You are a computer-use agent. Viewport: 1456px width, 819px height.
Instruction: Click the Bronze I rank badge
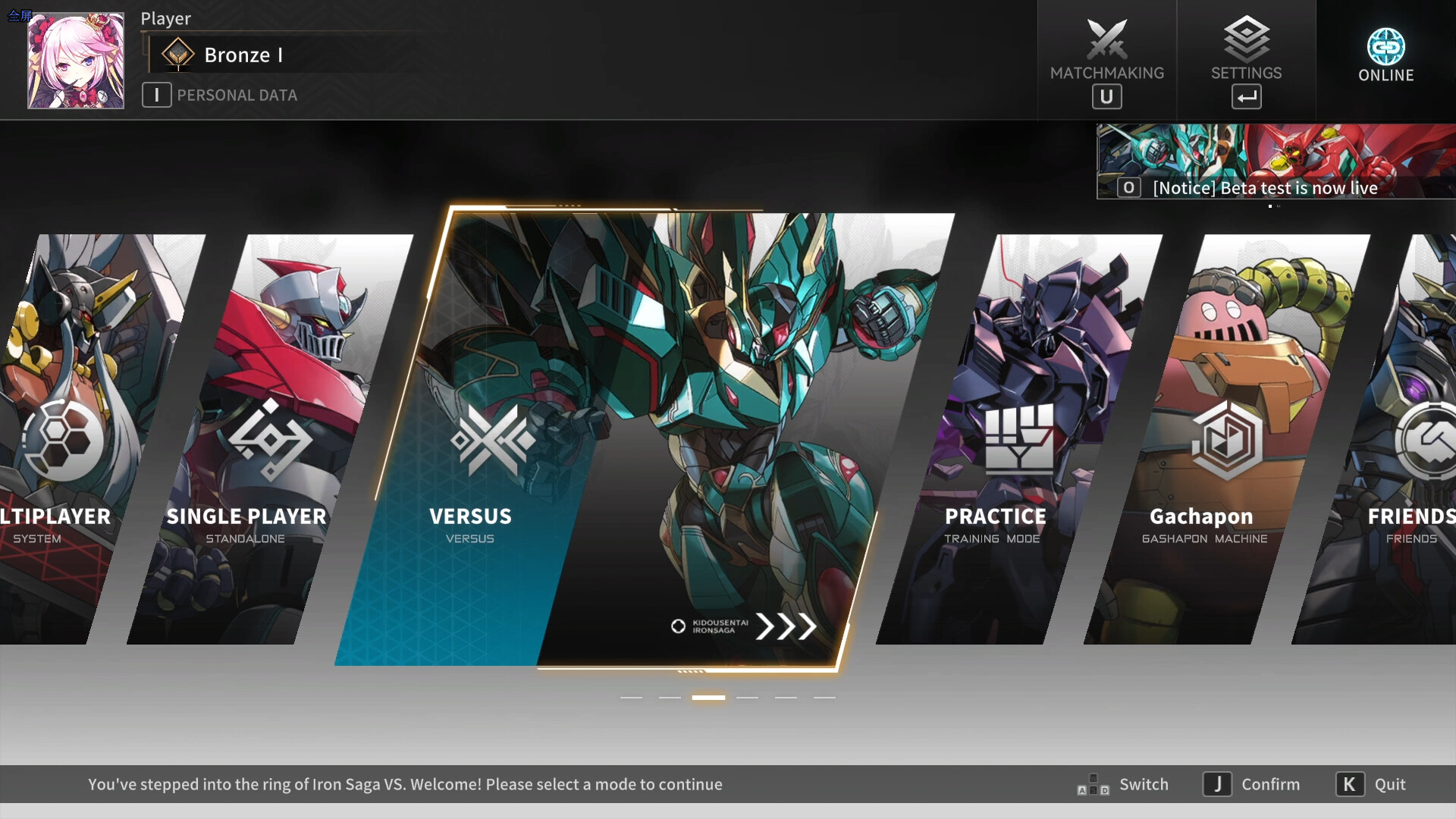pyautogui.click(x=177, y=54)
